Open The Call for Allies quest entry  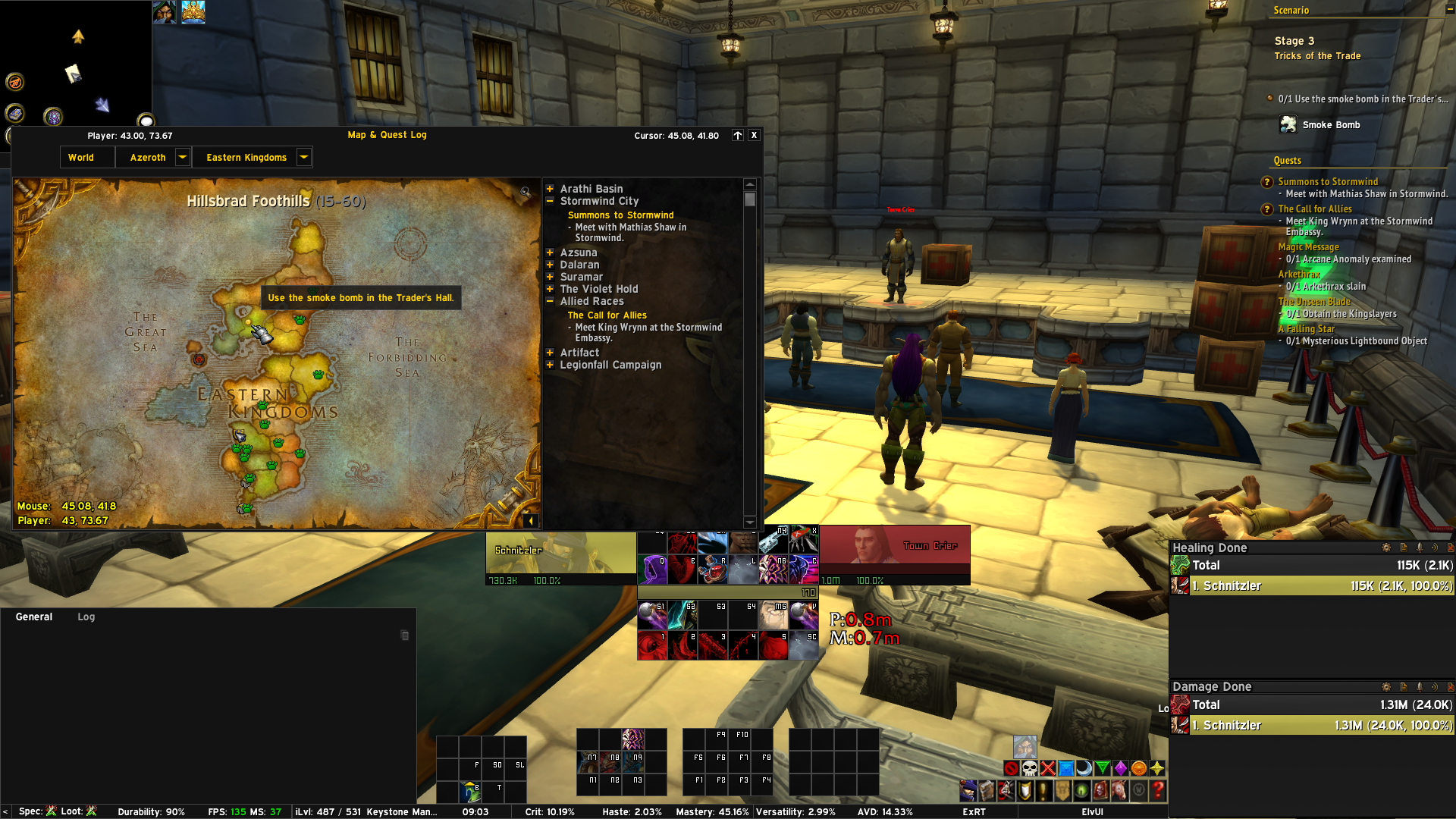tap(607, 315)
